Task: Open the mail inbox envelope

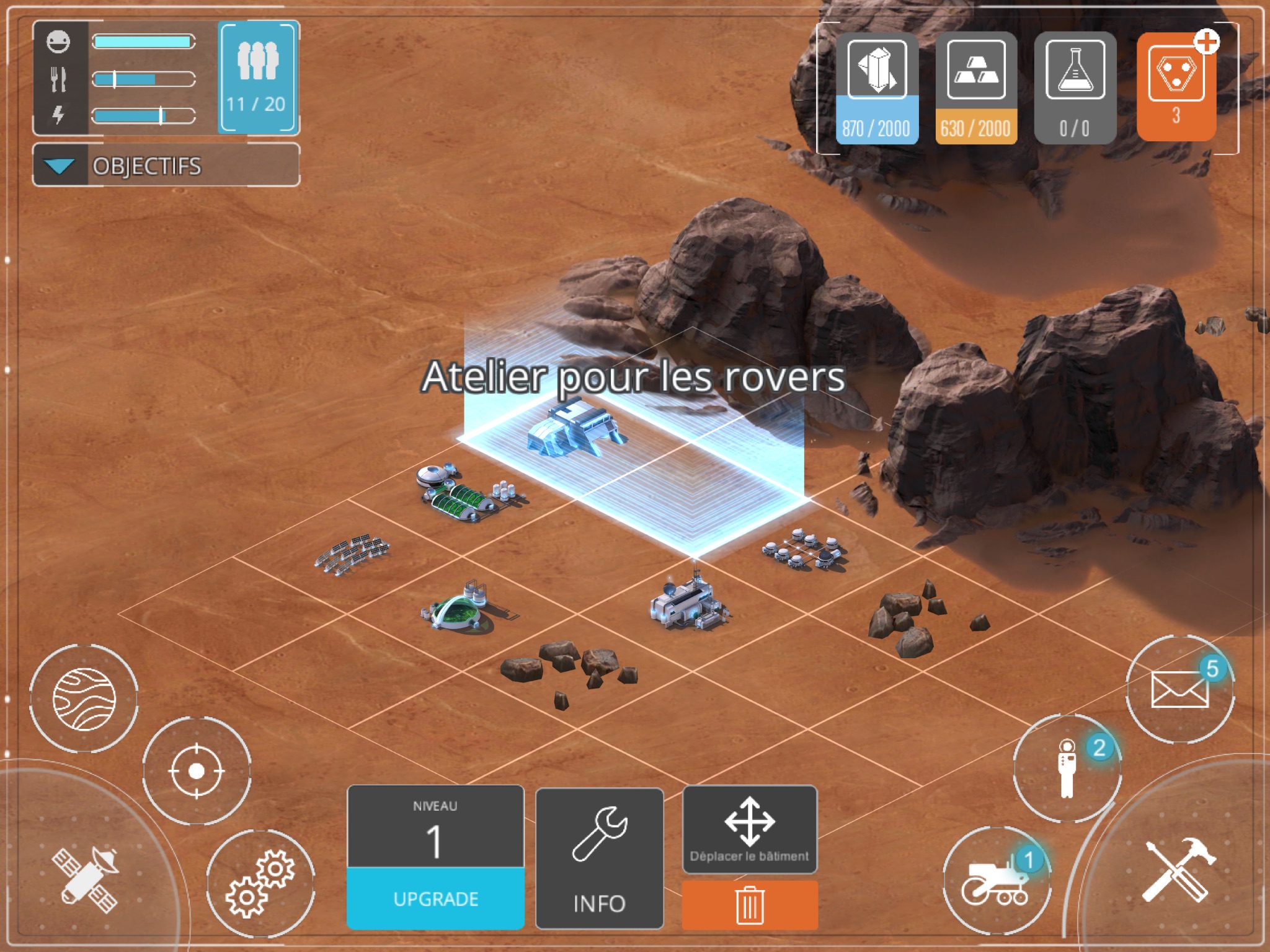Action: (x=1179, y=689)
